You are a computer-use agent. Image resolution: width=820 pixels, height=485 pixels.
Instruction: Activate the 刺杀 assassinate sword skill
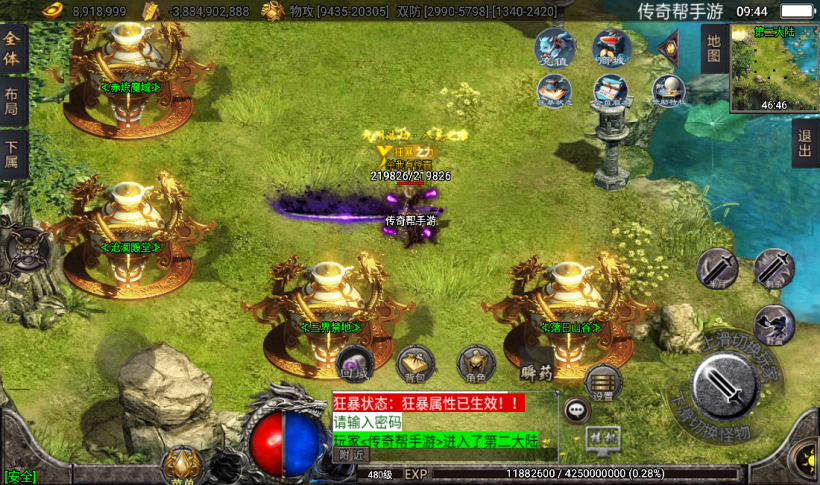coord(773,268)
